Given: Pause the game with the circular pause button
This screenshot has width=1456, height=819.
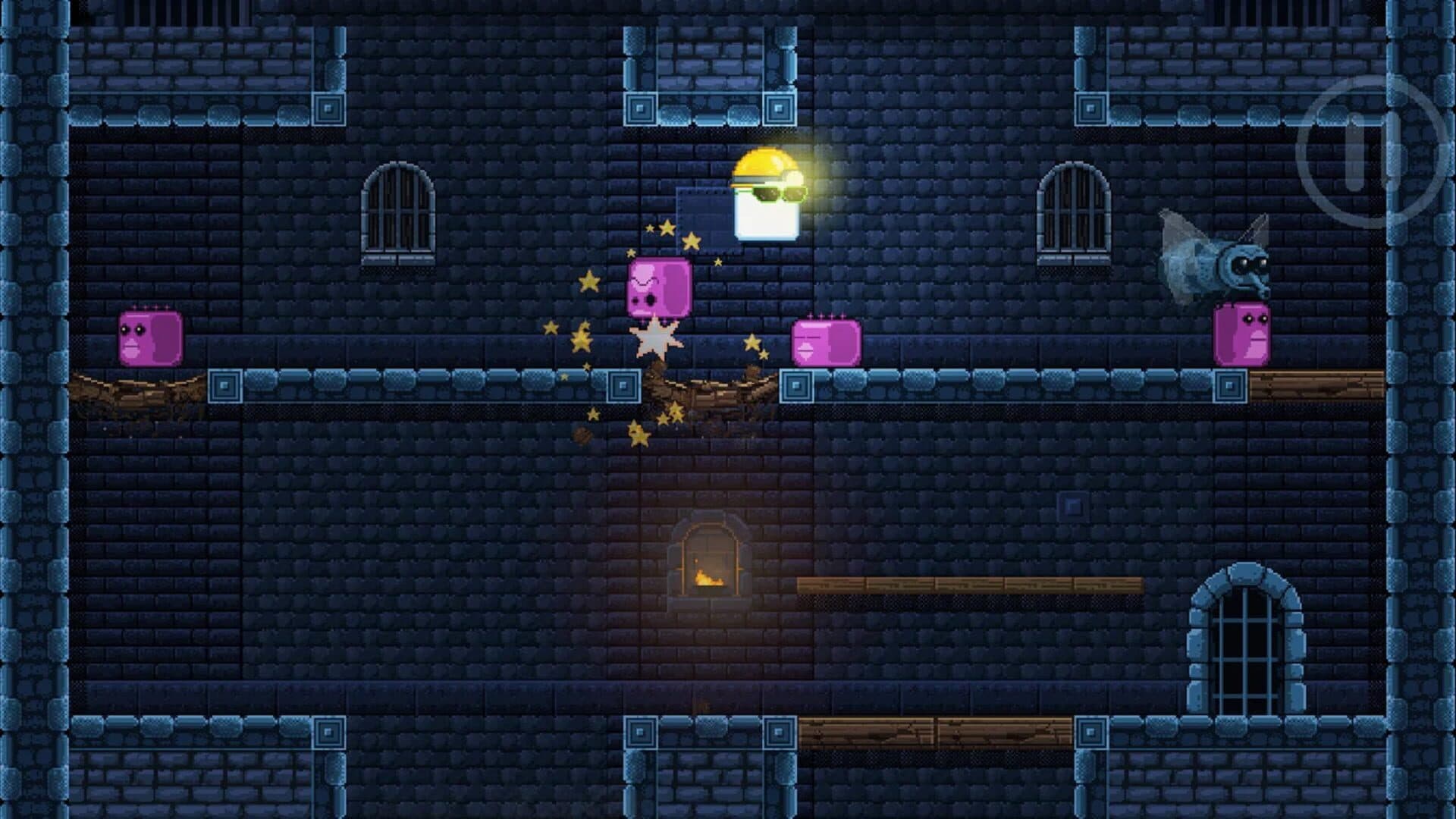Looking at the screenshot, I should tap(1370, 152).
